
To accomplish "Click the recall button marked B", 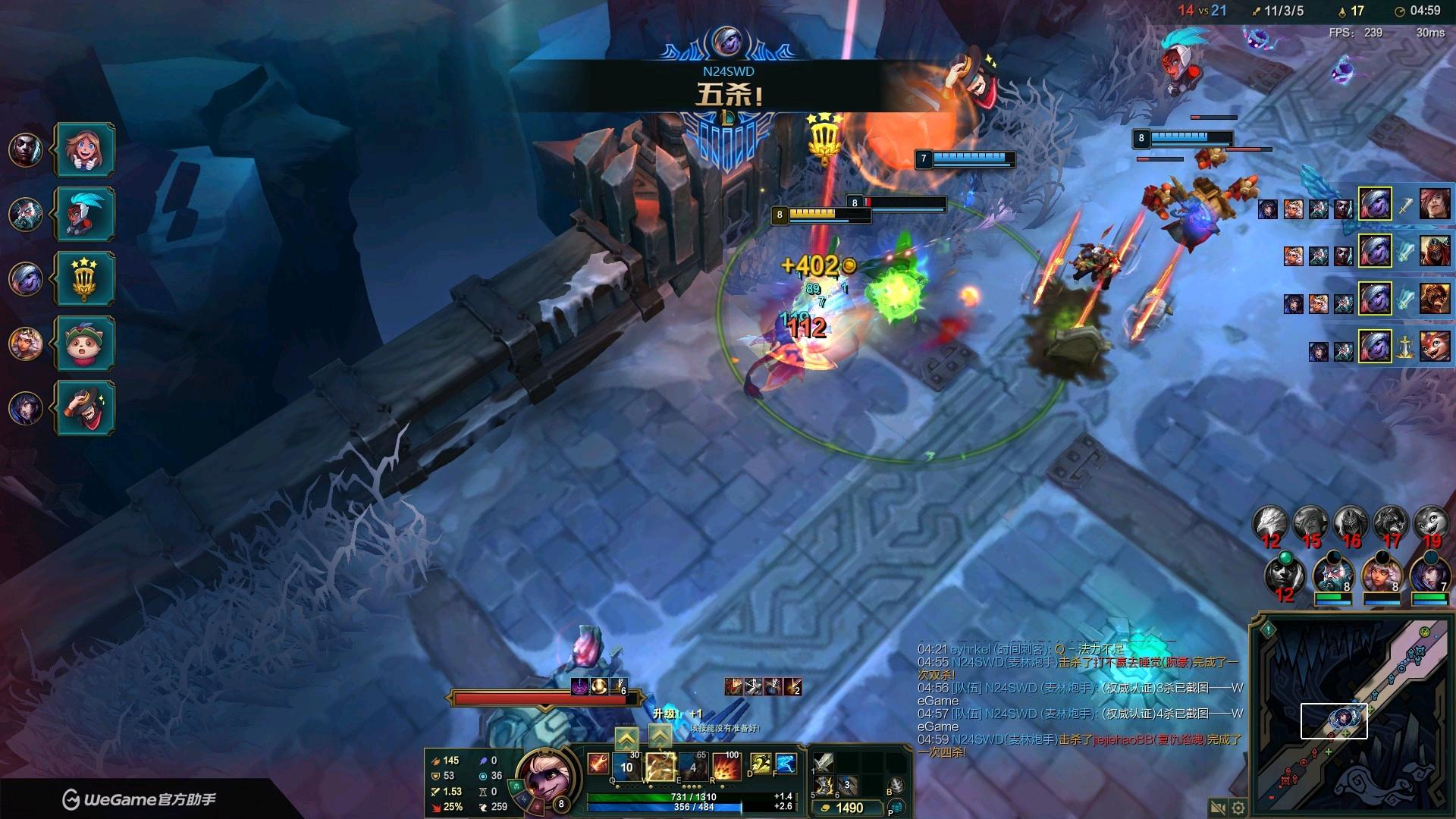I will (896, 786).
